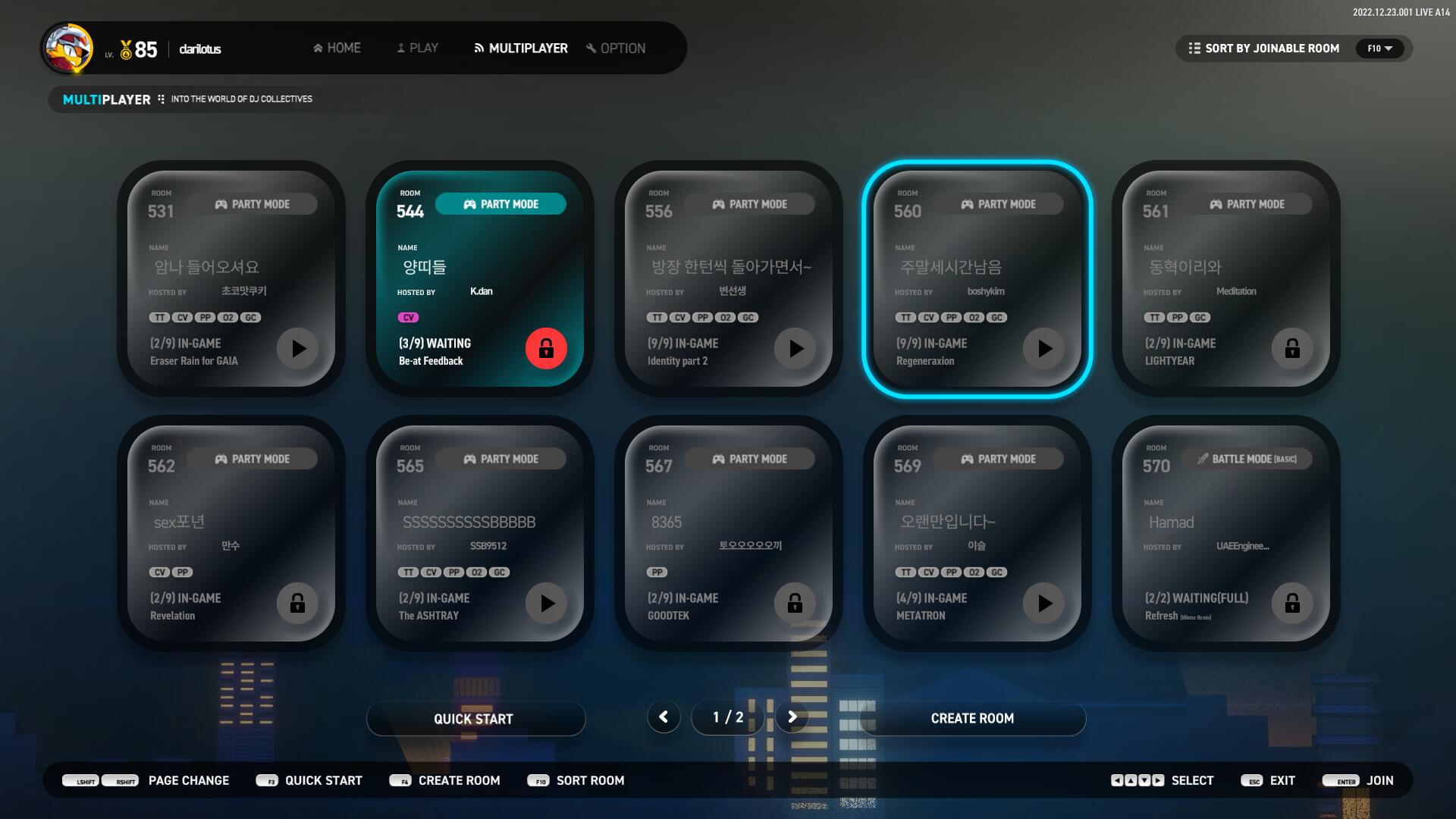Open the Sort by Joinable Room dropdown
1456x819 pixels.
tap(1294, 49)
